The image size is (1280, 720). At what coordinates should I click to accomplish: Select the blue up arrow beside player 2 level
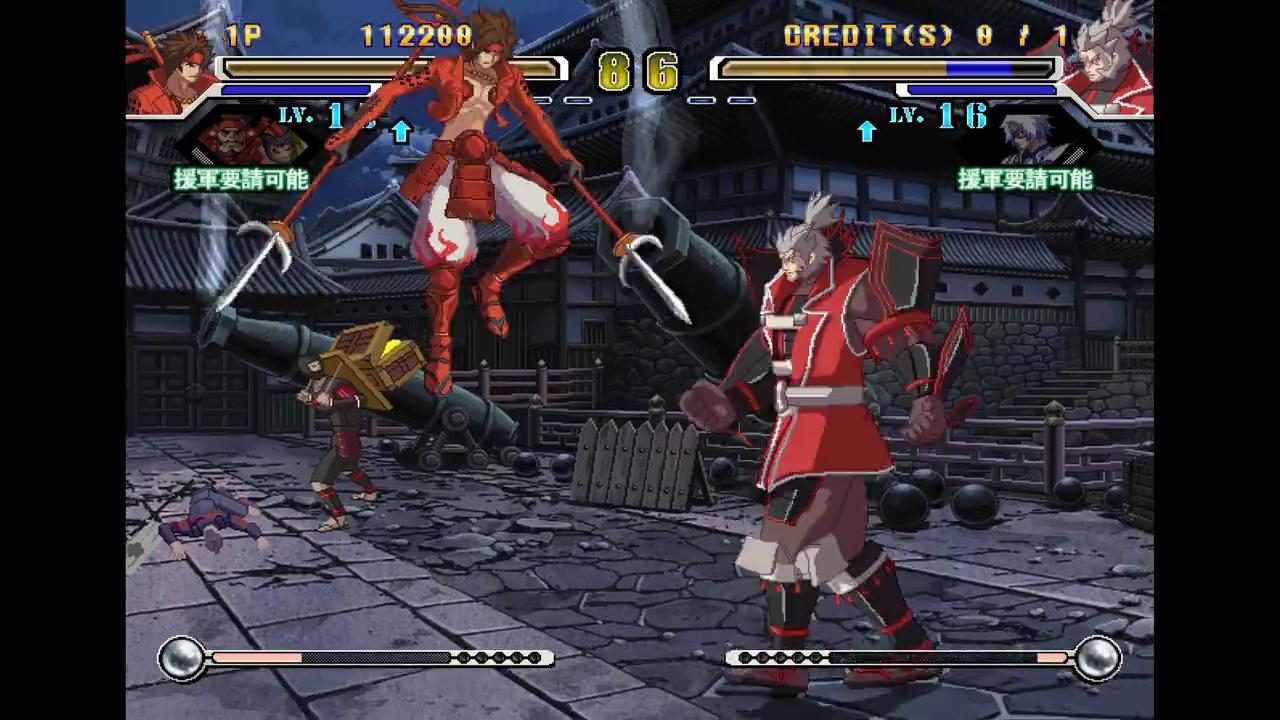click(866, 130)
